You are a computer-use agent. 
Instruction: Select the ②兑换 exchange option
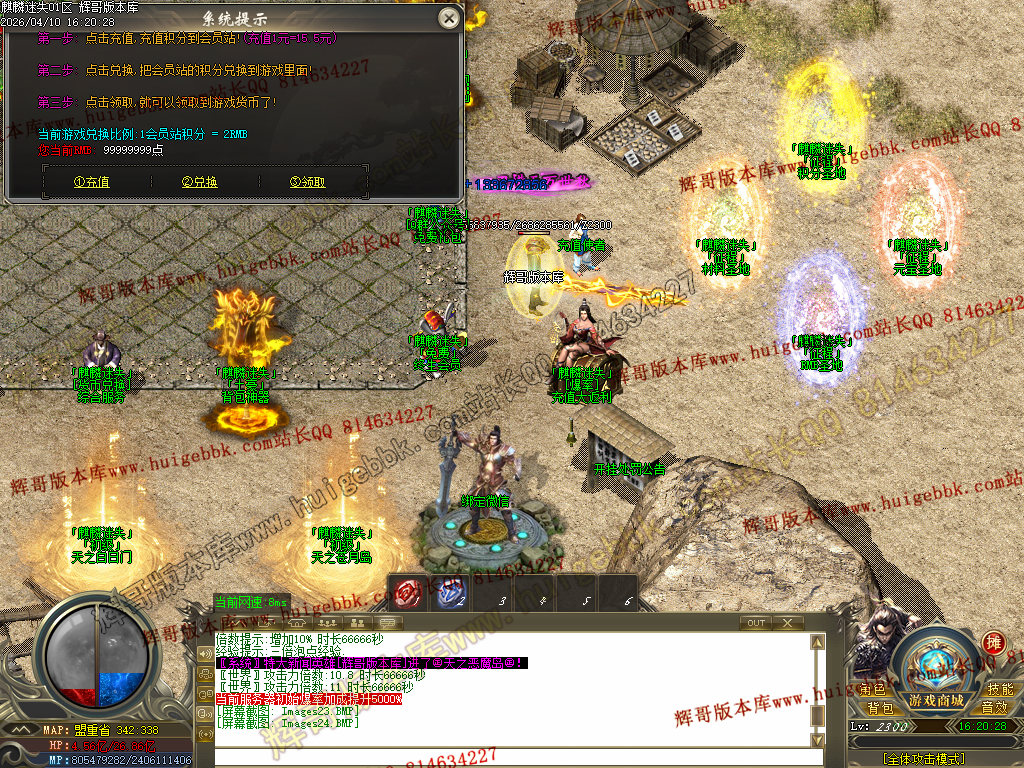[x=200, y=182]
